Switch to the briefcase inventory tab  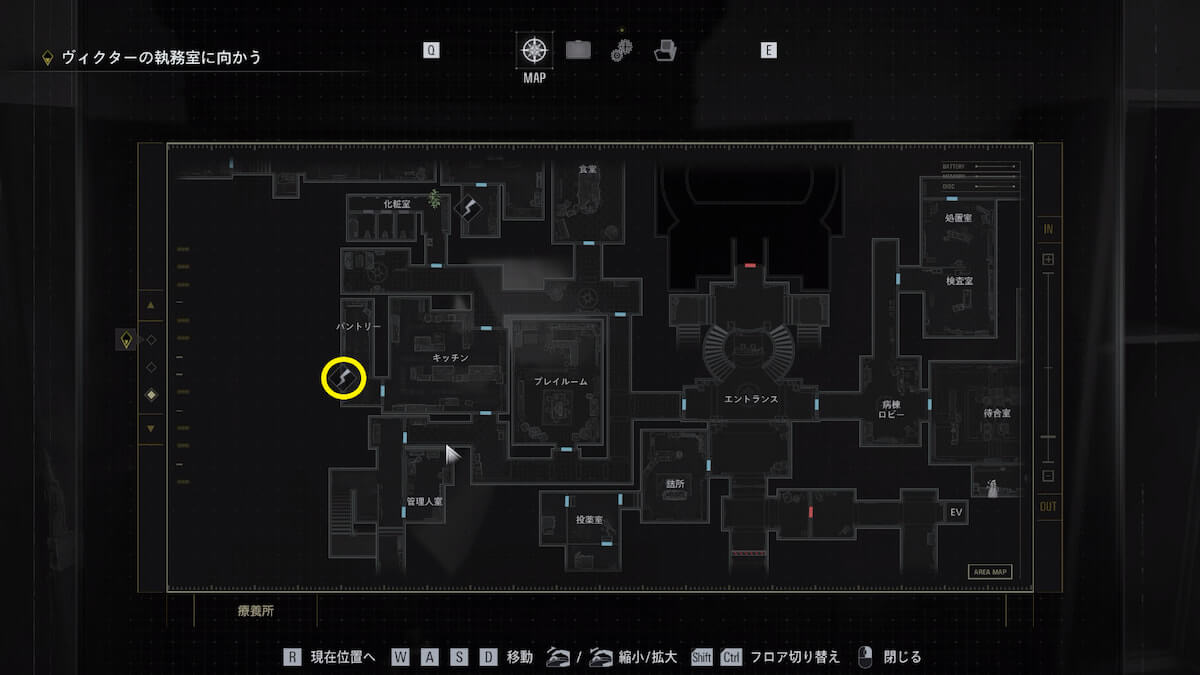[x=578, y=49]
